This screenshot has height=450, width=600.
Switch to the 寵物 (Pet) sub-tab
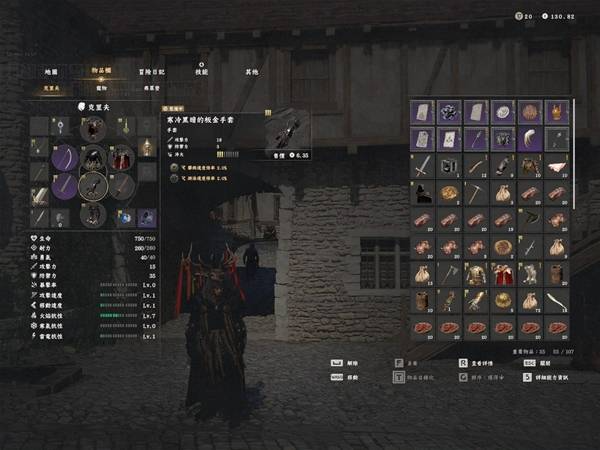tap(101, 88)
